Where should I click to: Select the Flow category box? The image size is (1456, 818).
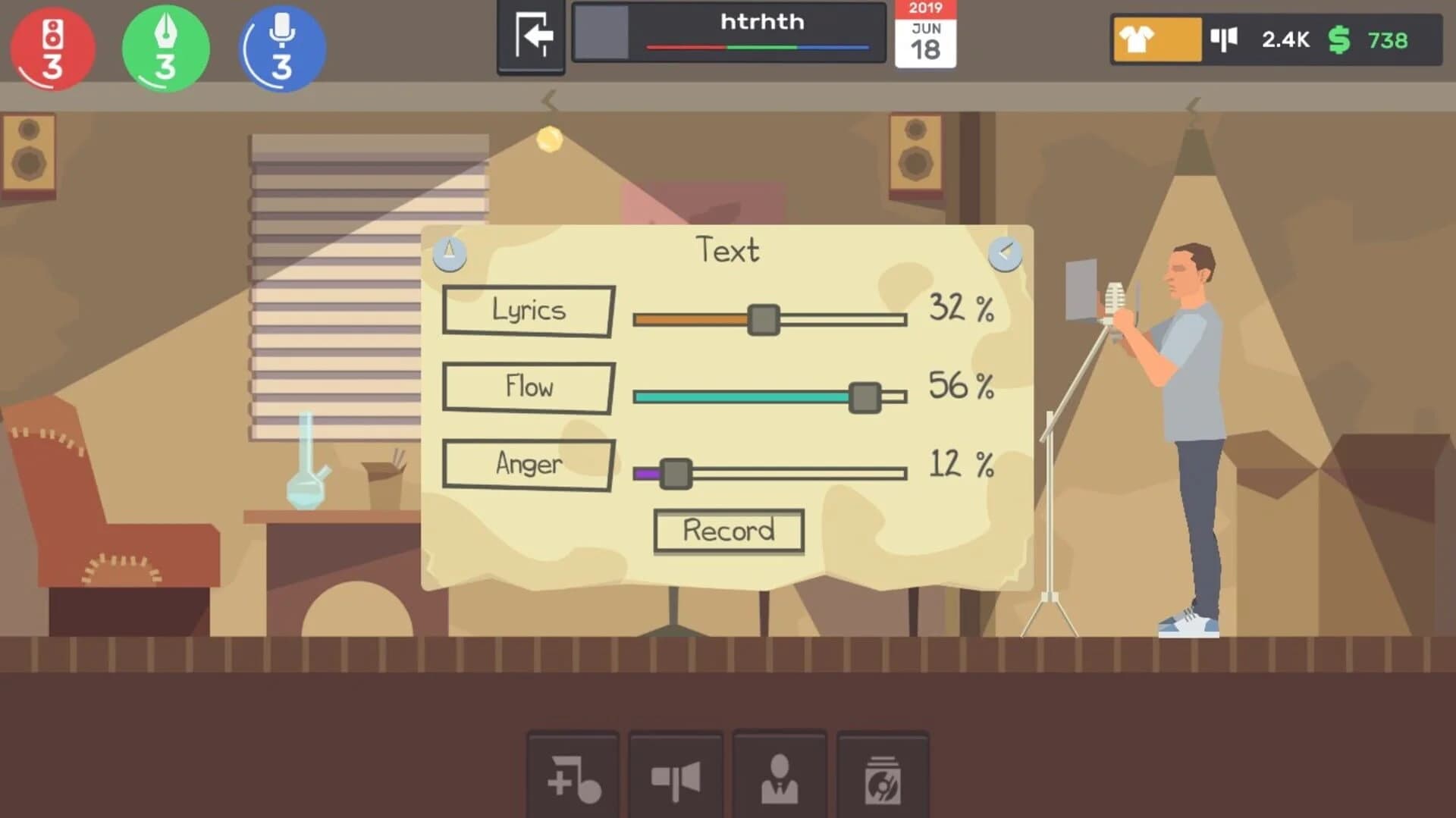529,387
